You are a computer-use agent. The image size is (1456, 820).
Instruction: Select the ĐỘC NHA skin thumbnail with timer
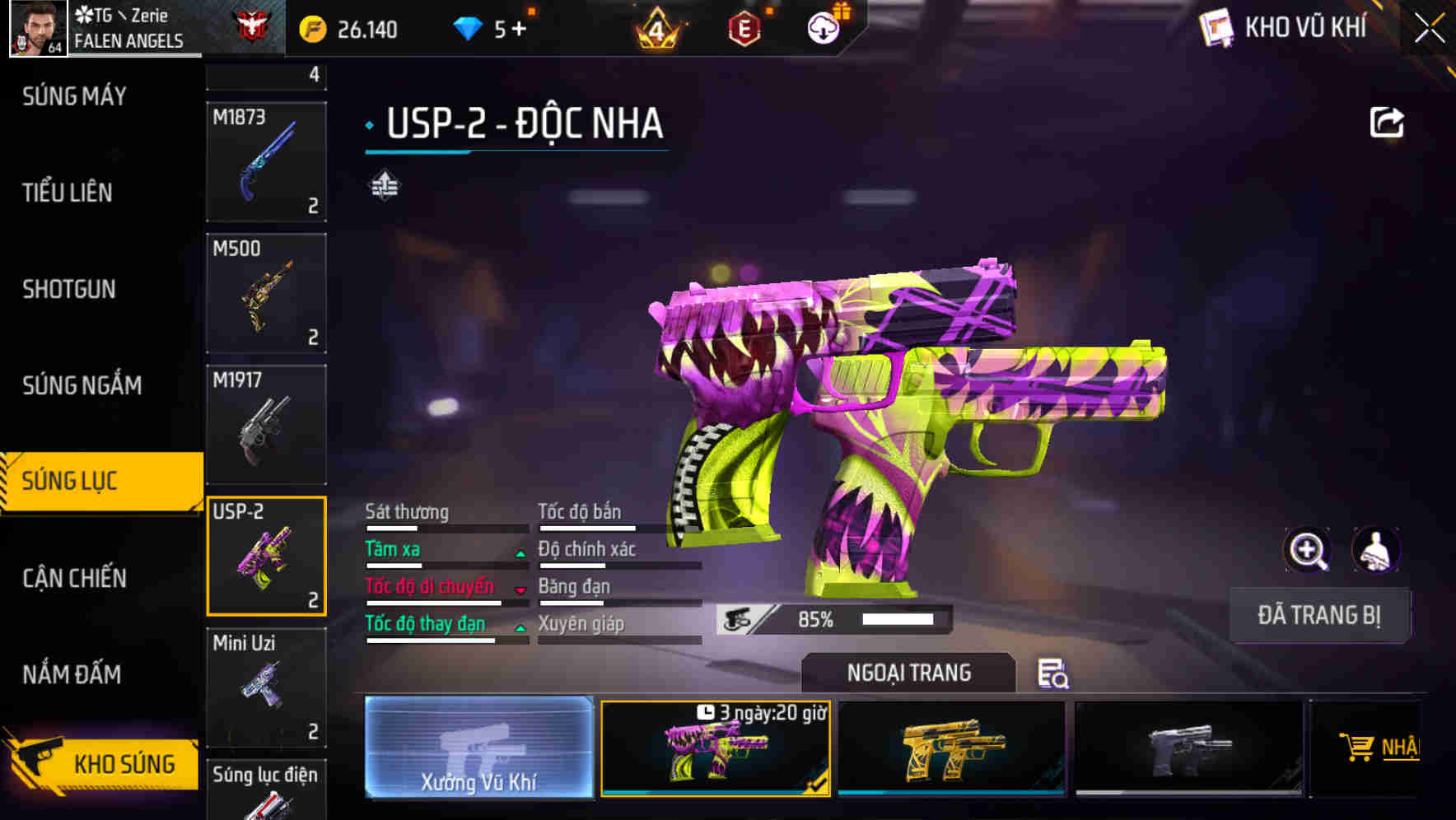[x=716, y=749]
